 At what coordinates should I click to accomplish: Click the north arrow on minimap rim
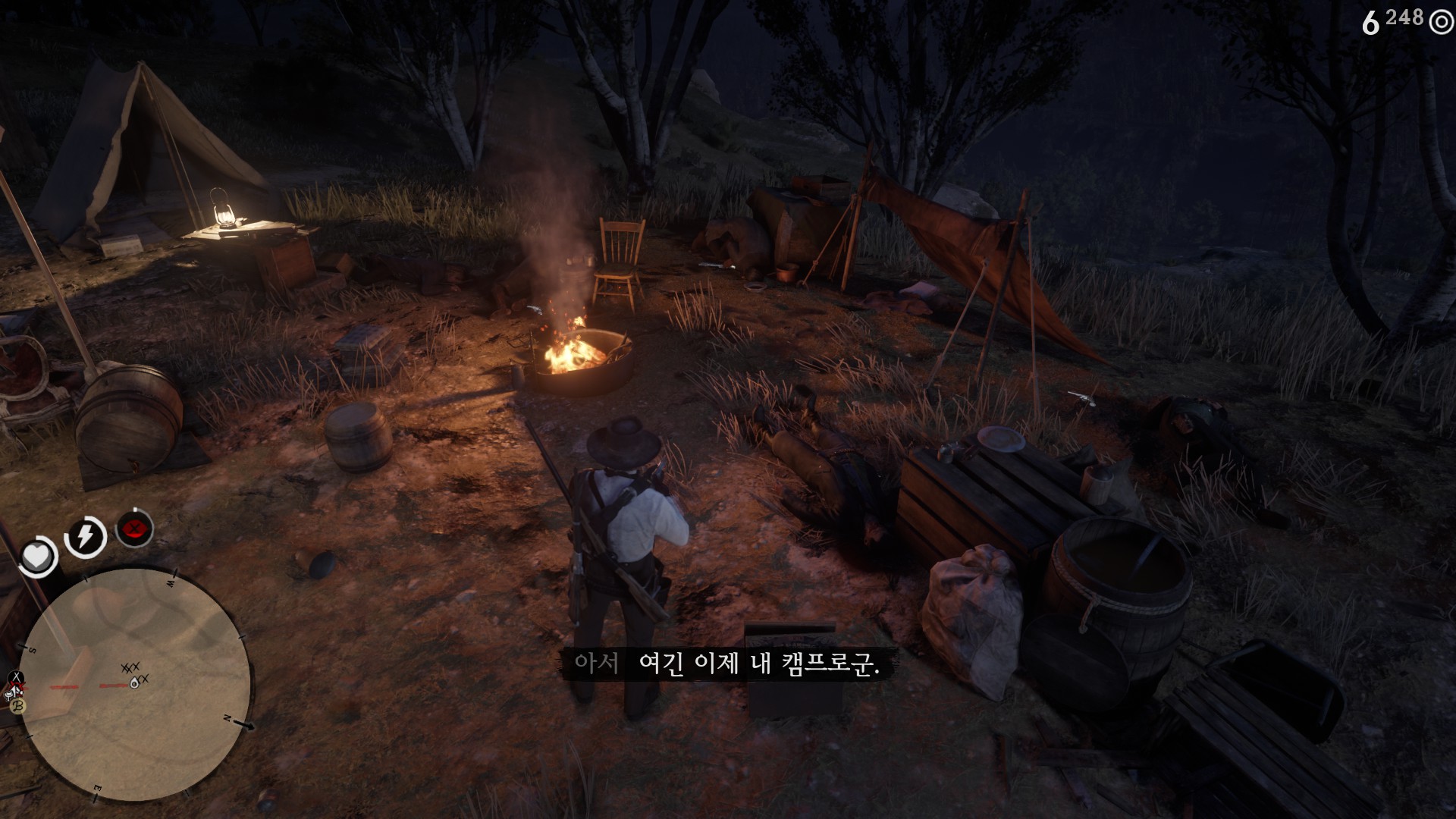pos(246,725)
